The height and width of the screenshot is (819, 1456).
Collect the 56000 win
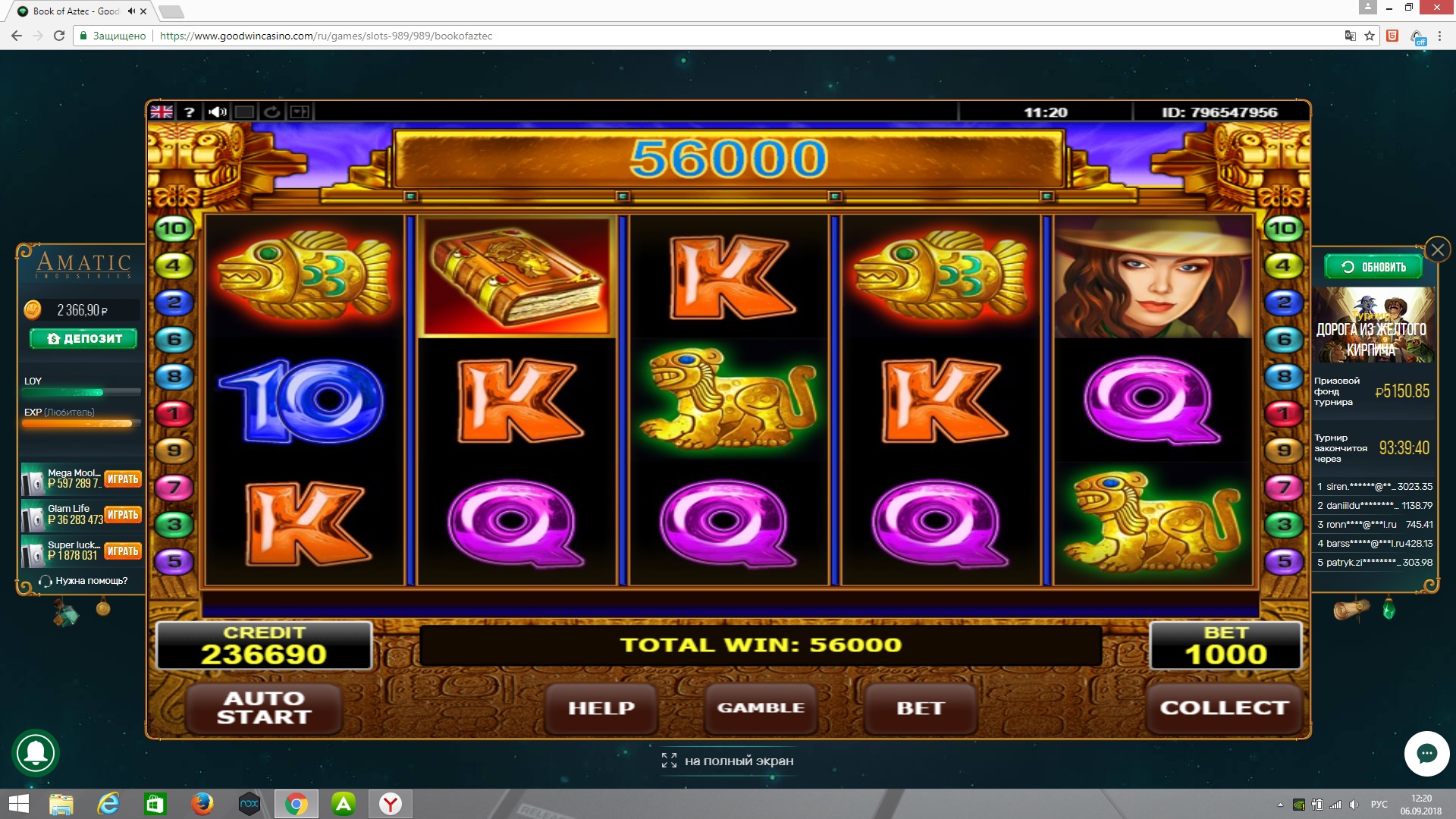point(1223,708)
